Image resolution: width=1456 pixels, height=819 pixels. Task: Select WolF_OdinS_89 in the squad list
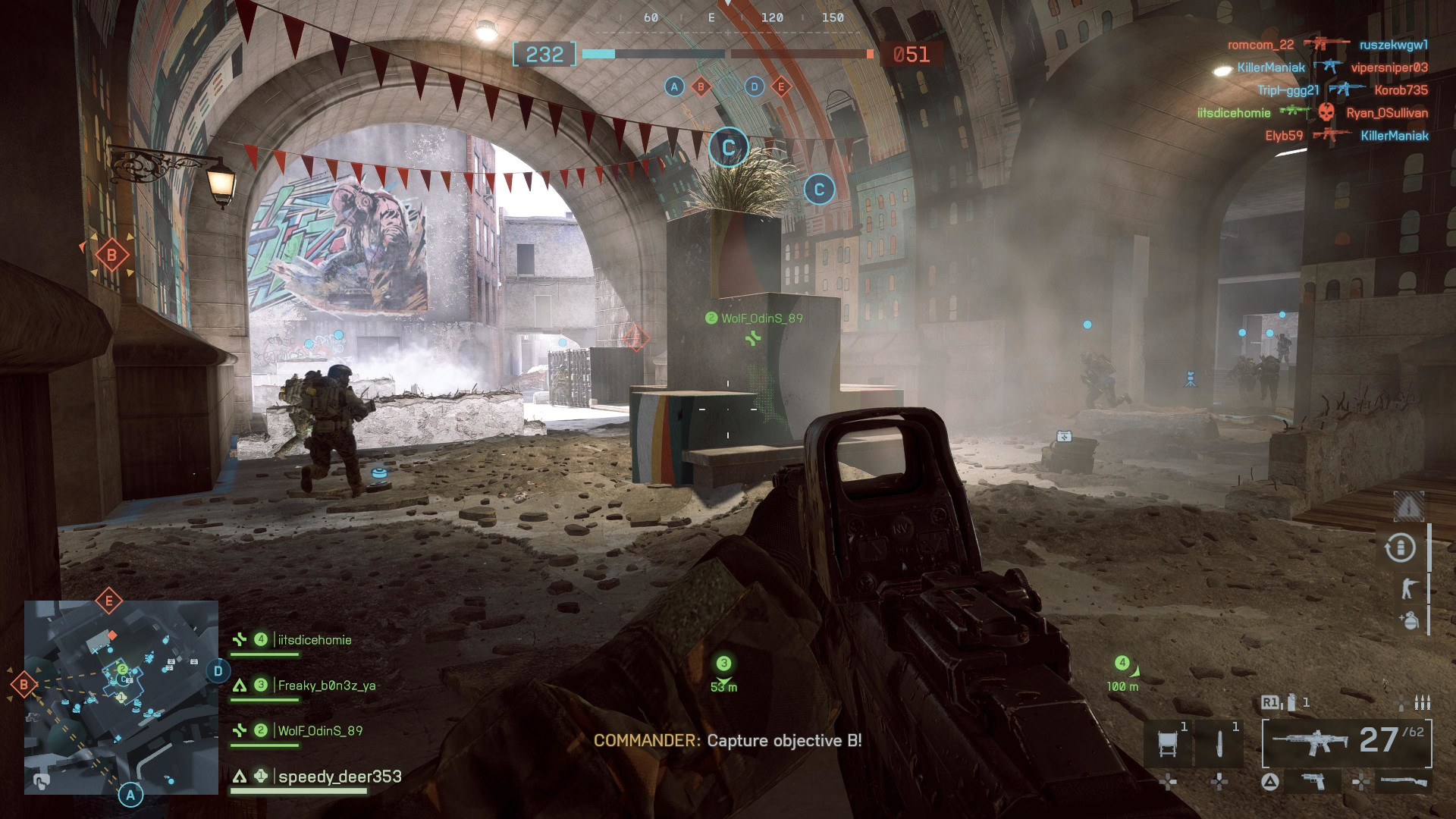pyautogui.click(x=319, y=731)
